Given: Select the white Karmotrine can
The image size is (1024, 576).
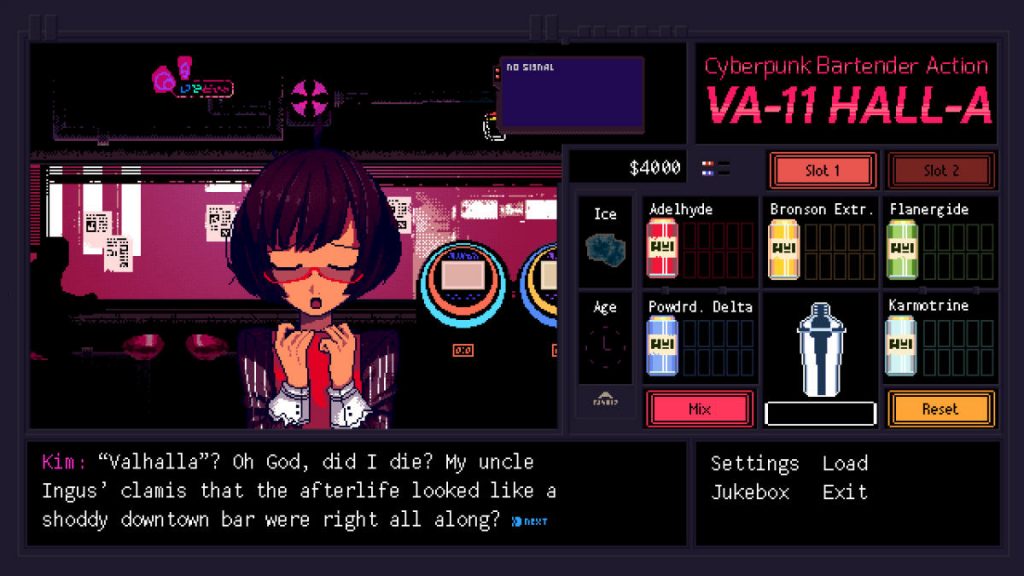Looking at the screenshot, I should (x=902, y=345).
